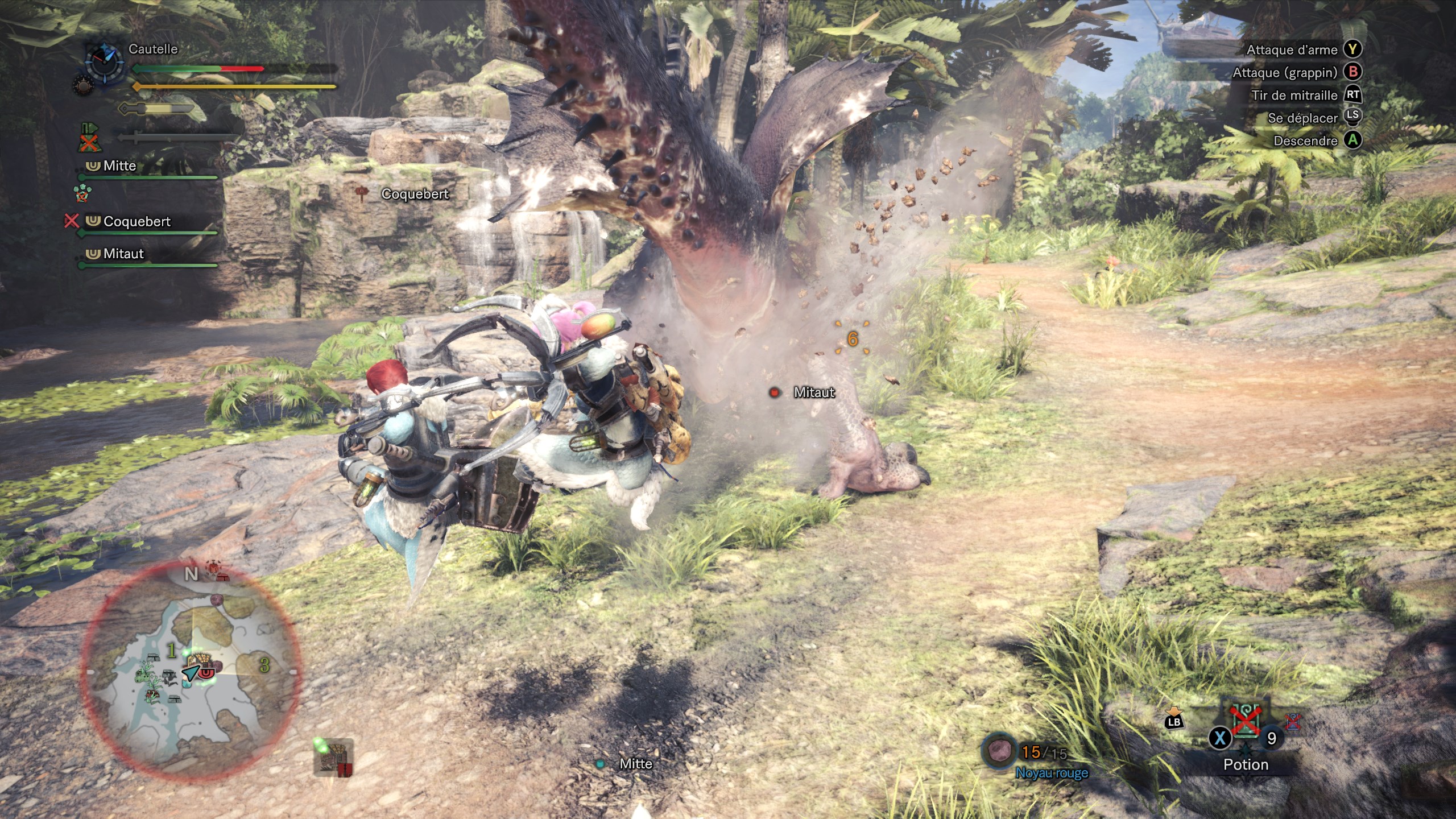The width and height of the screenshot is (1456, 819).
Task: Select Mitte in the party member list
Action: coord(119,166)
